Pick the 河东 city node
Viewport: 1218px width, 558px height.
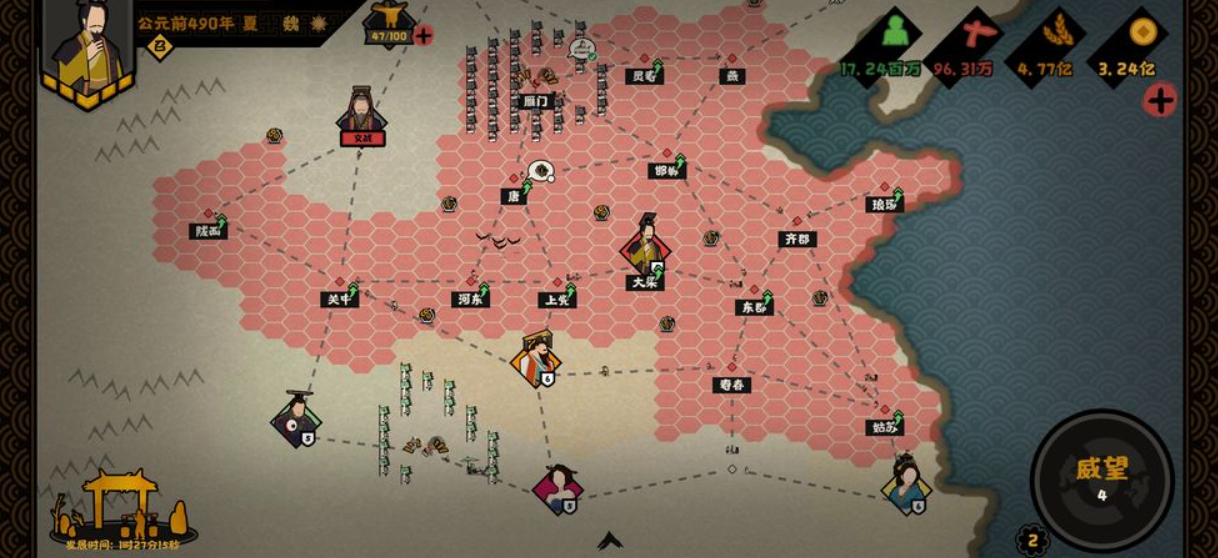470,298
